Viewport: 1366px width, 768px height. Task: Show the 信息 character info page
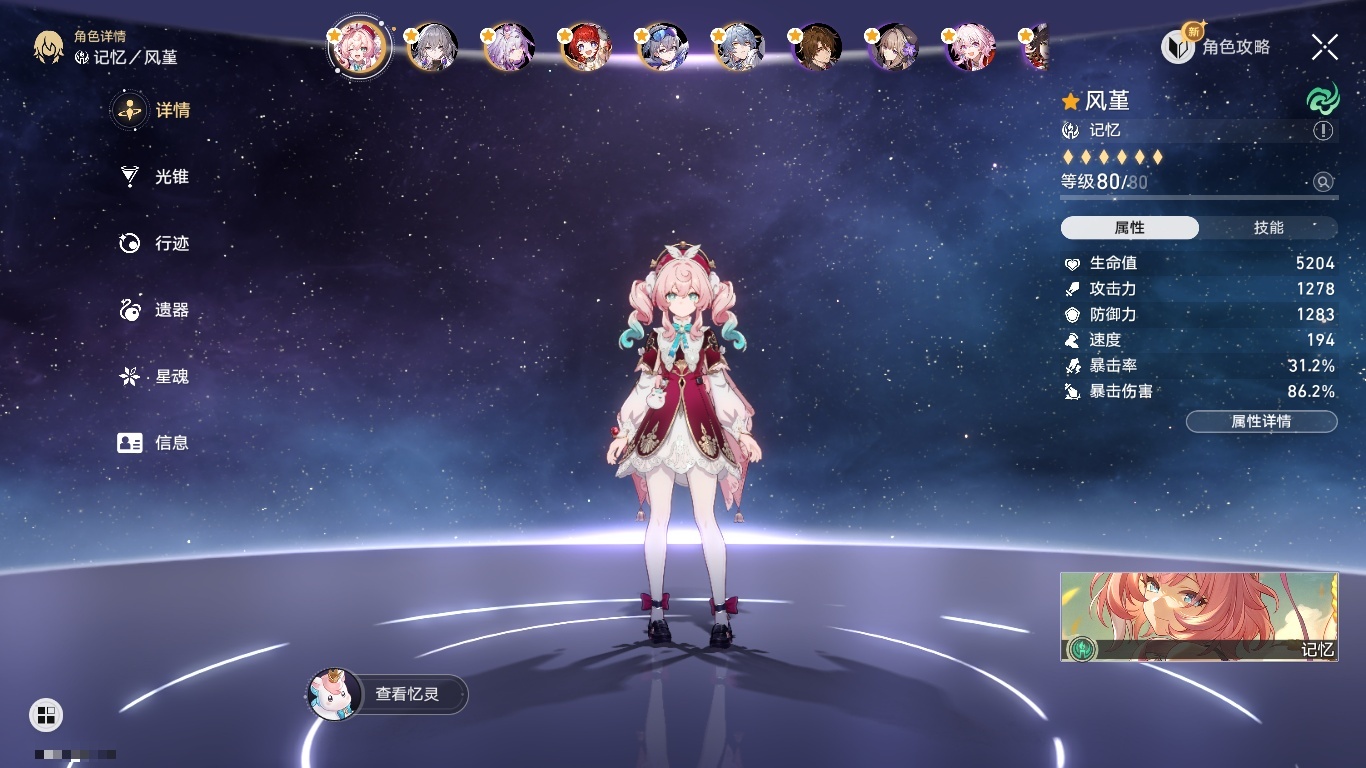[x=153, y=442]
